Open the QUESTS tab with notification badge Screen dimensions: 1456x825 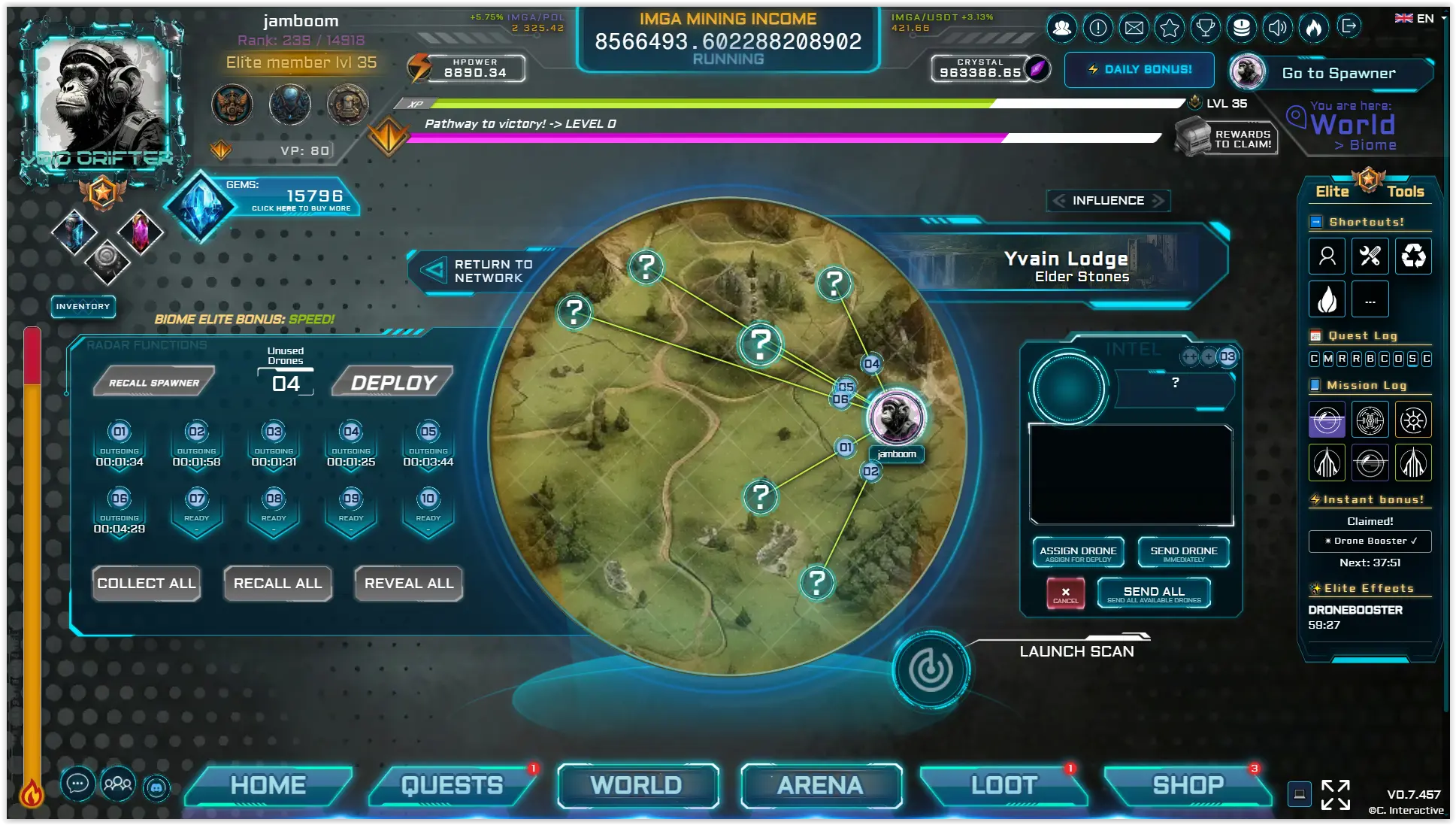[x=451, y=785]
